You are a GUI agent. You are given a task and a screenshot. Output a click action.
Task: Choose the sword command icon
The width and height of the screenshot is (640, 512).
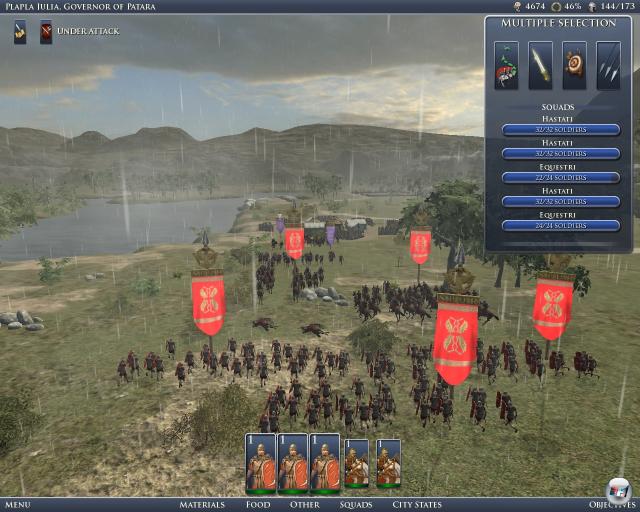pos(541,65)
